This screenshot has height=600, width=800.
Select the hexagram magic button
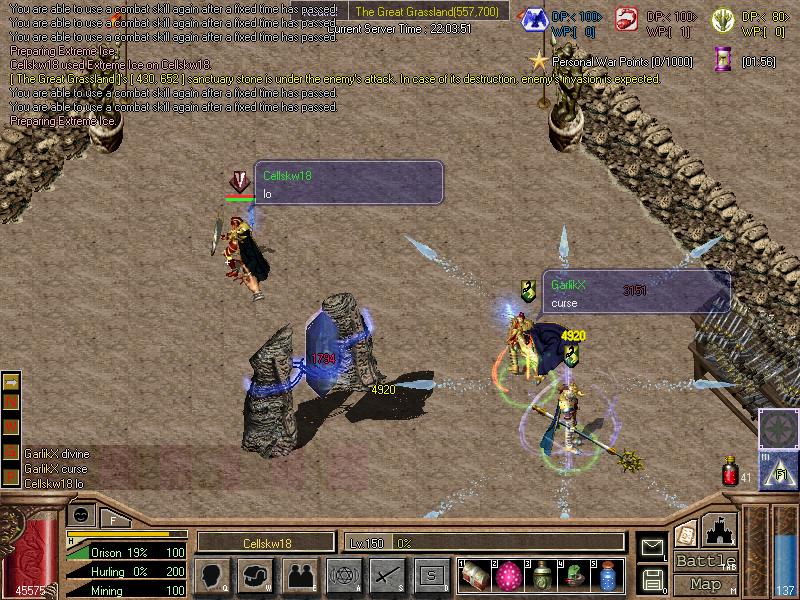click(x=343, y=575)
